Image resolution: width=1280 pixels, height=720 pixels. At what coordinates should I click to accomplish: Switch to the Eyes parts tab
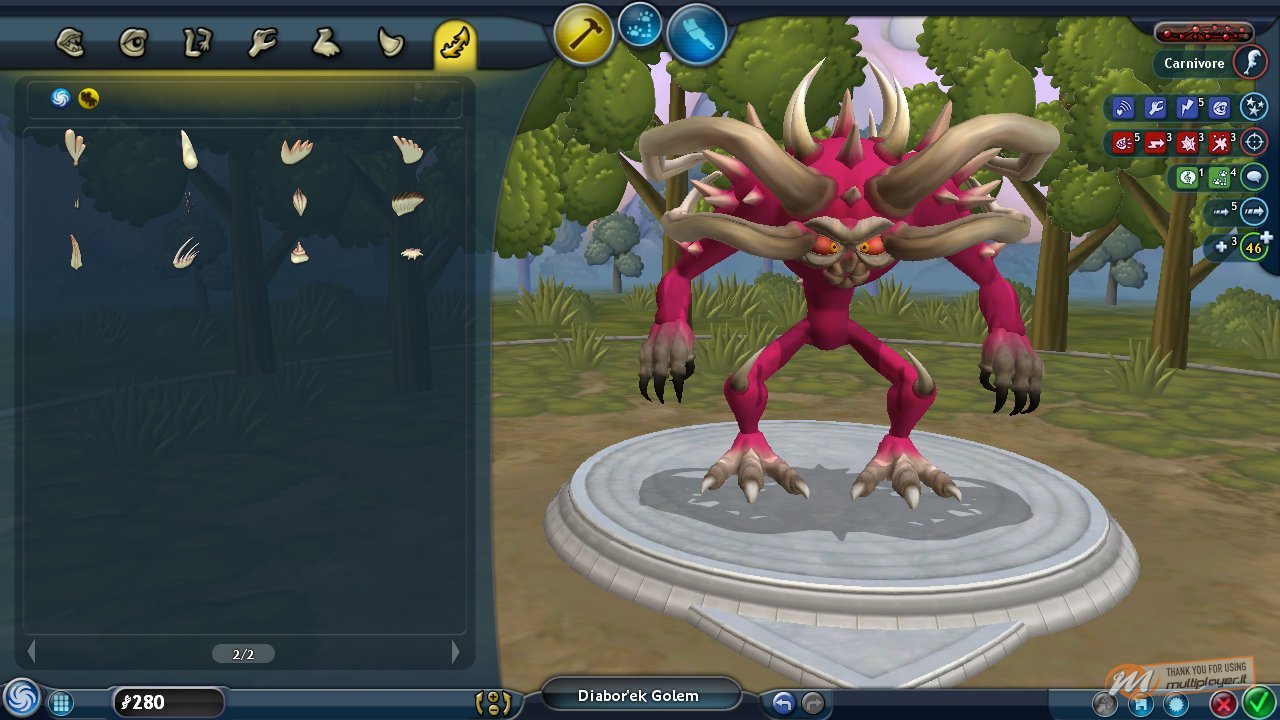tap(134, 42)
